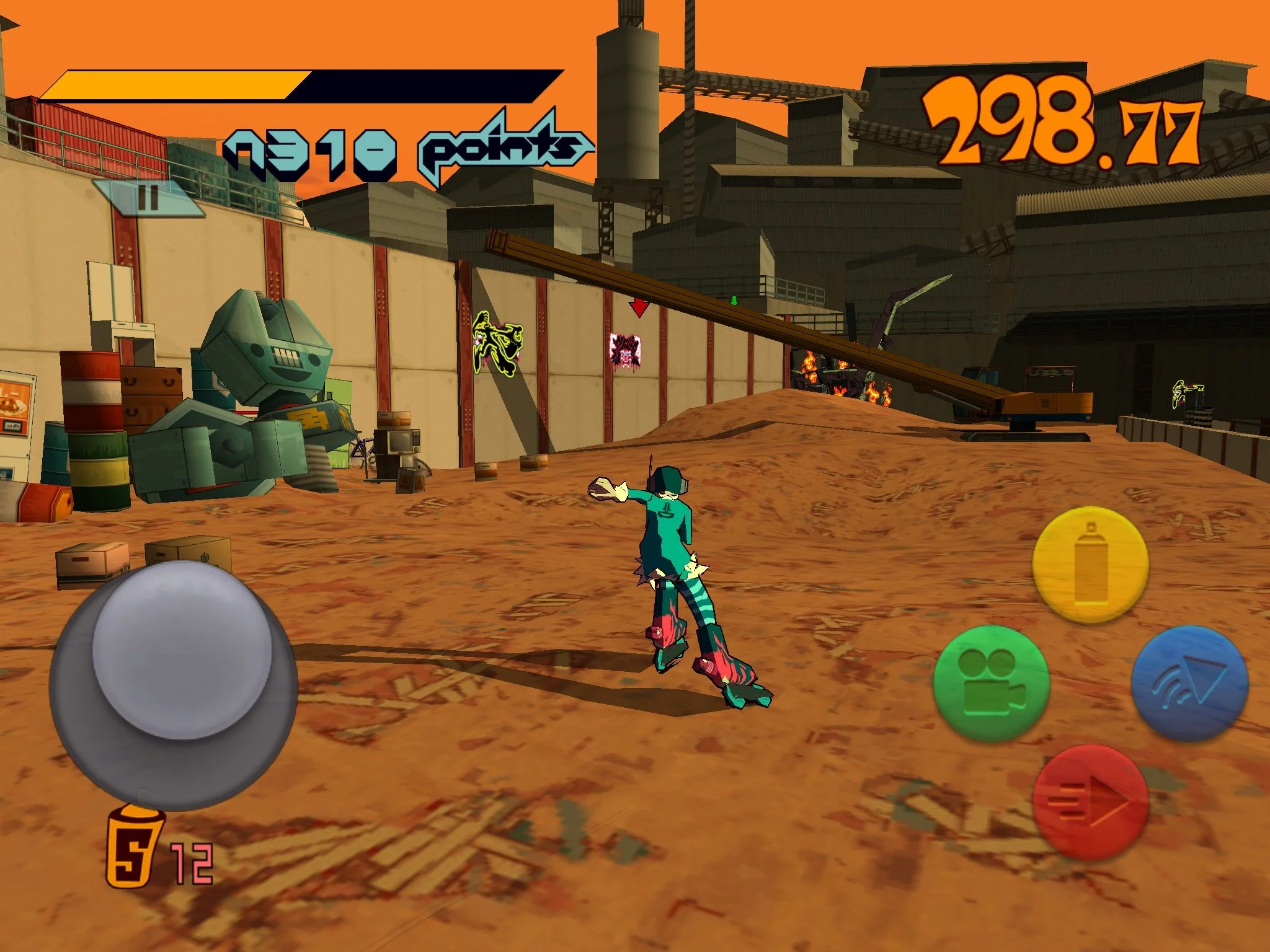Image resolution: width=1270 pixels, height=952 pixels.
Task: Click the stacked barrels on the left
Action: (93, 434)
